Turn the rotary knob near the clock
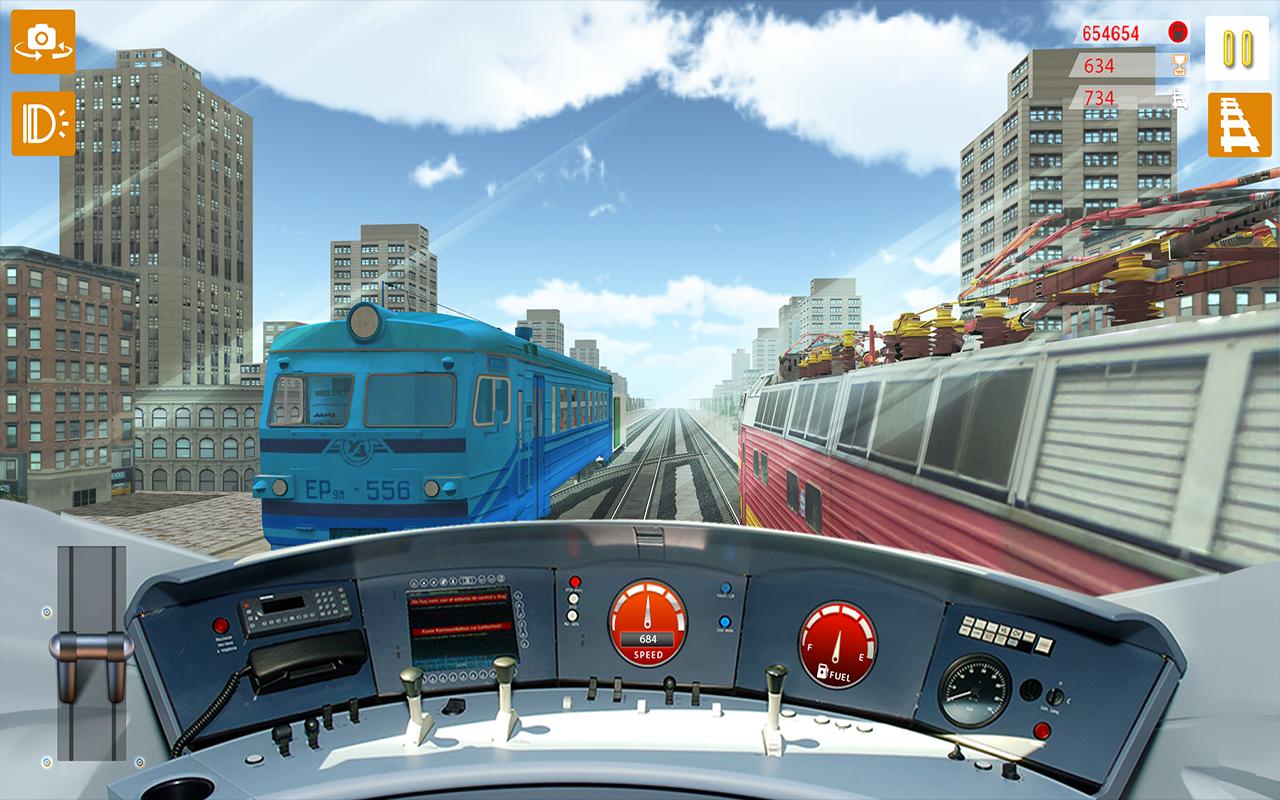This screenshot has height=800, width=1280. (1055, 695)
